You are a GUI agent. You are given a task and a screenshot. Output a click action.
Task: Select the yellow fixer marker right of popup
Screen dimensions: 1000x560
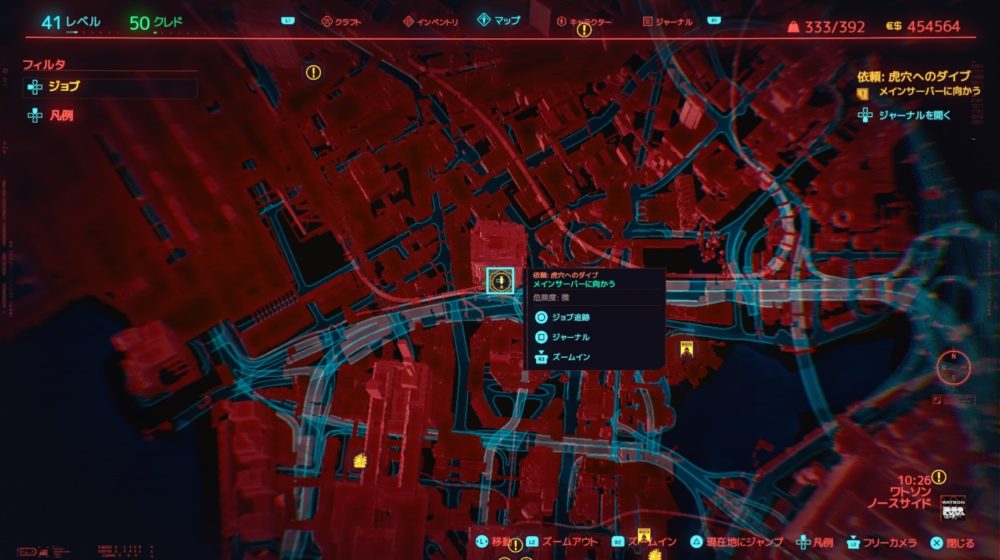[x=687, y=349]
